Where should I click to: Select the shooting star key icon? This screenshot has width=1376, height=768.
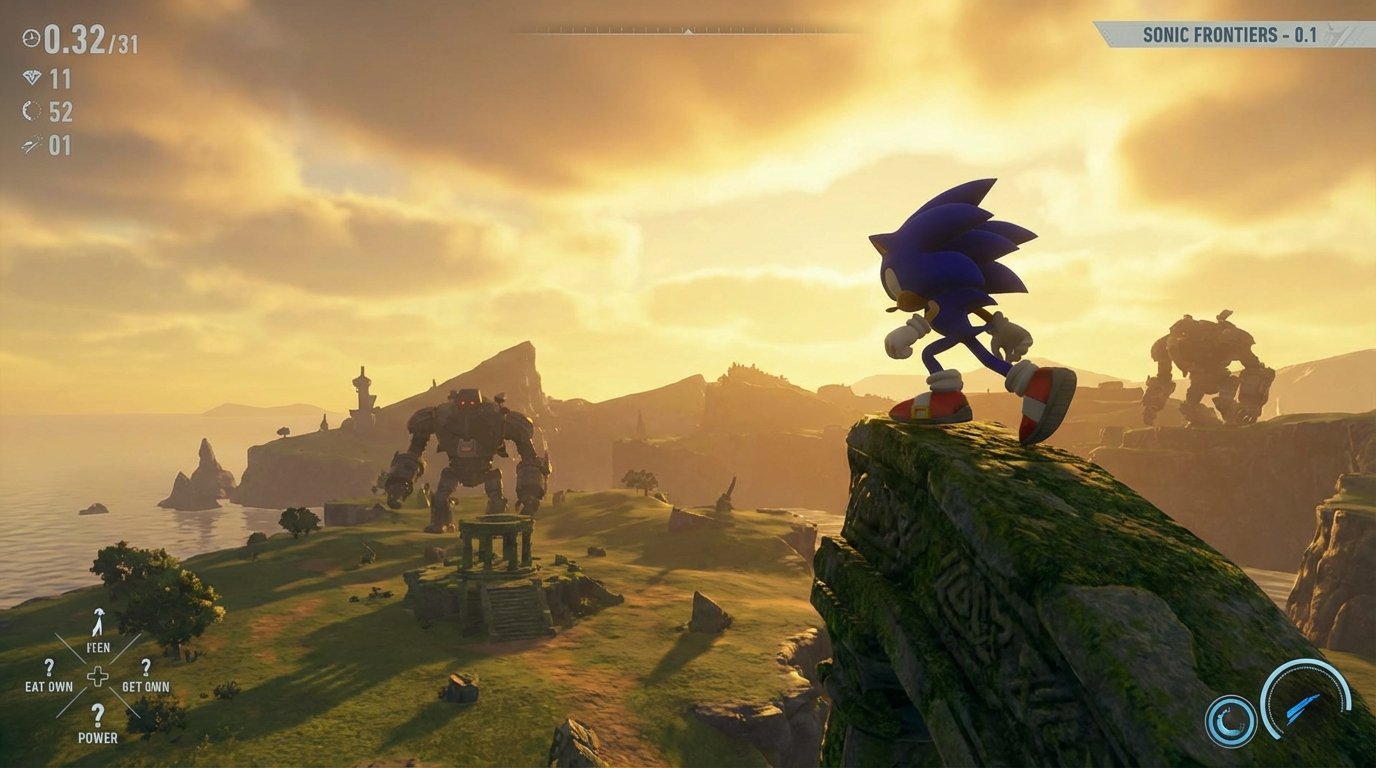pos(31,143)
